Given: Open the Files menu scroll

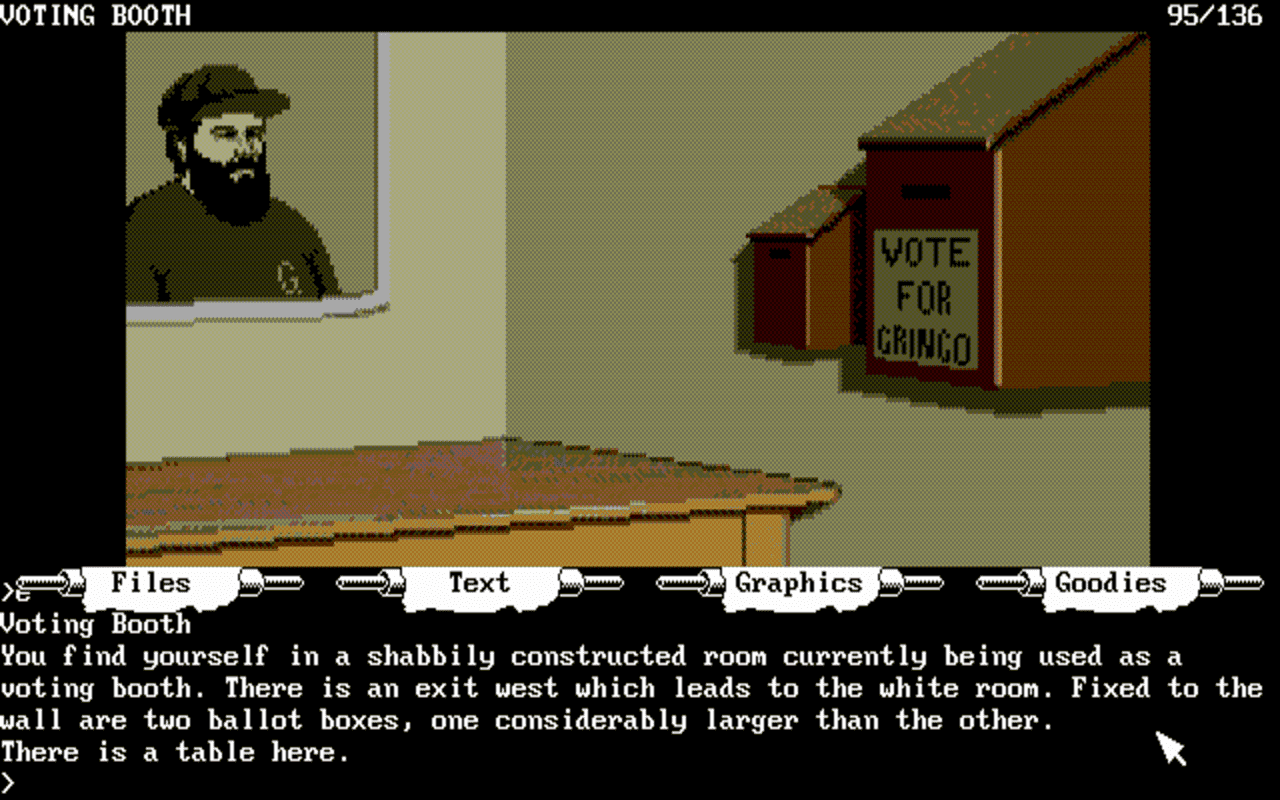Looking at the screenshot, I should (x=150, y=583).
